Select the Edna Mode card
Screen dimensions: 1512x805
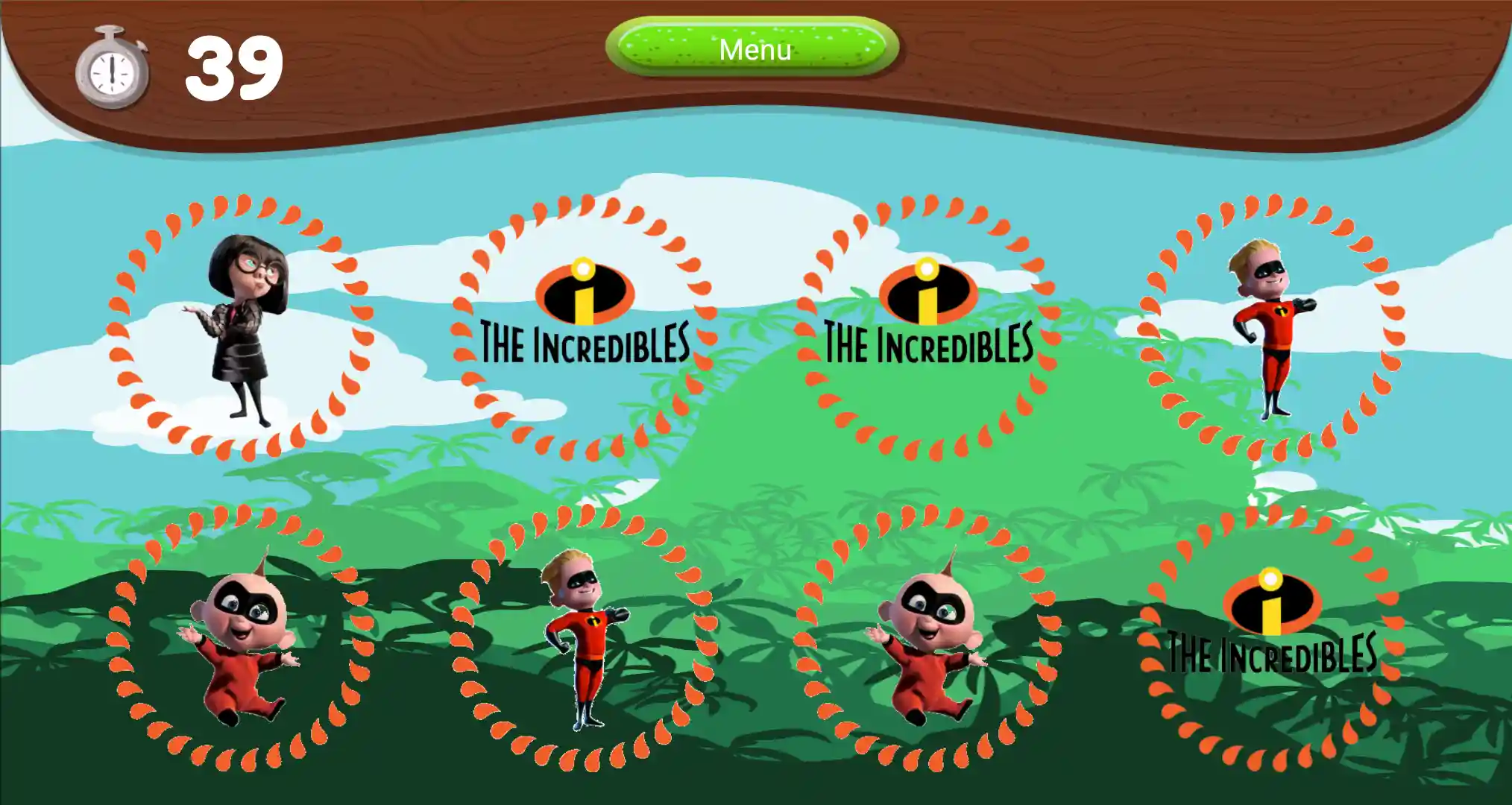240,327
